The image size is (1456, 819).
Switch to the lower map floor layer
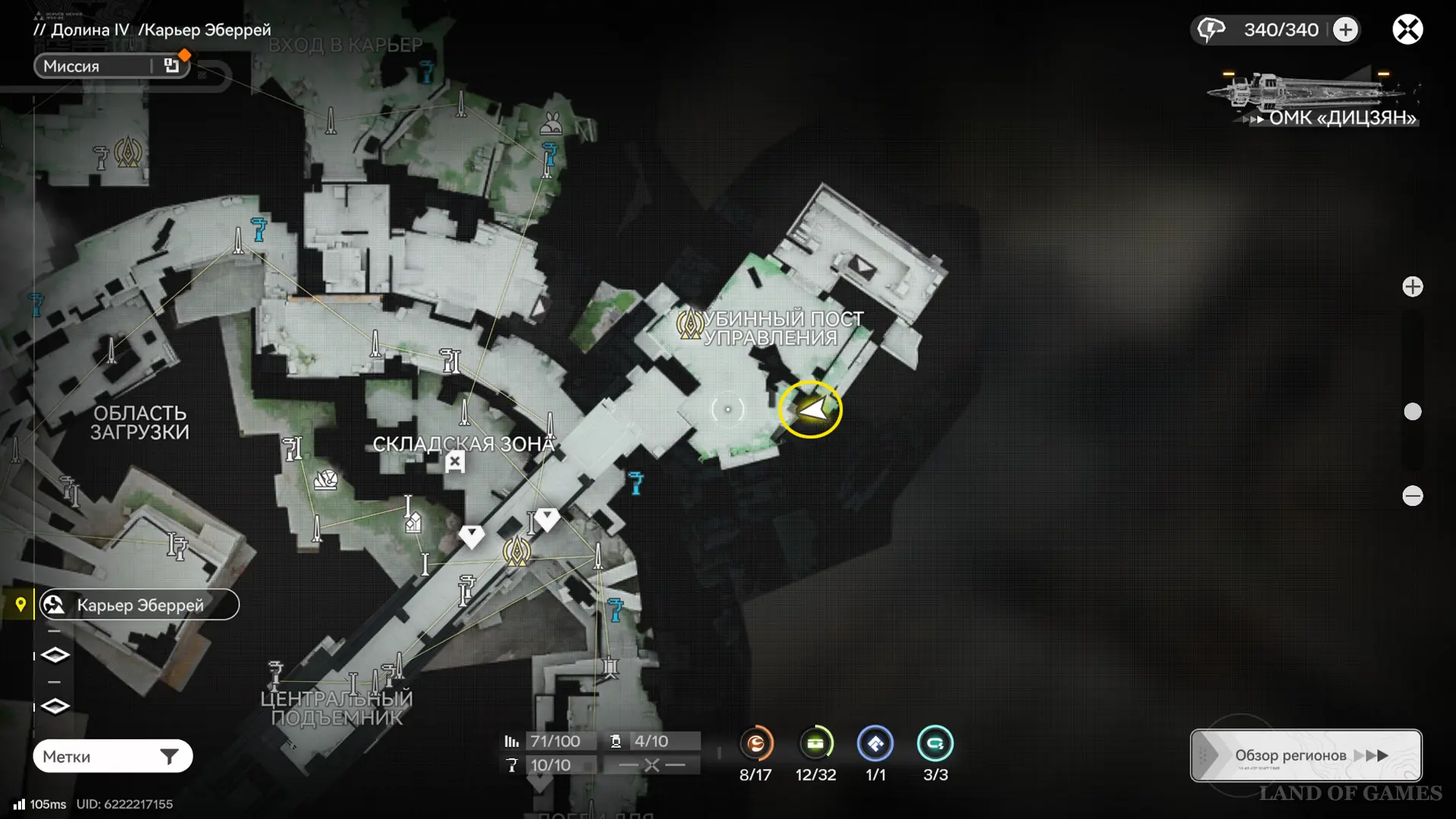coord(55,706)
